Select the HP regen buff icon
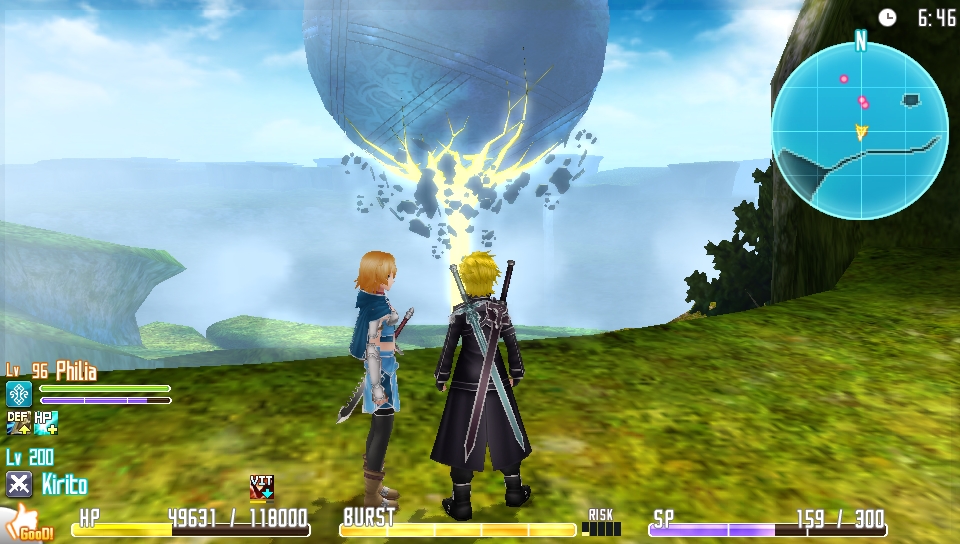 pyautogui.click(x=46, y=423)
